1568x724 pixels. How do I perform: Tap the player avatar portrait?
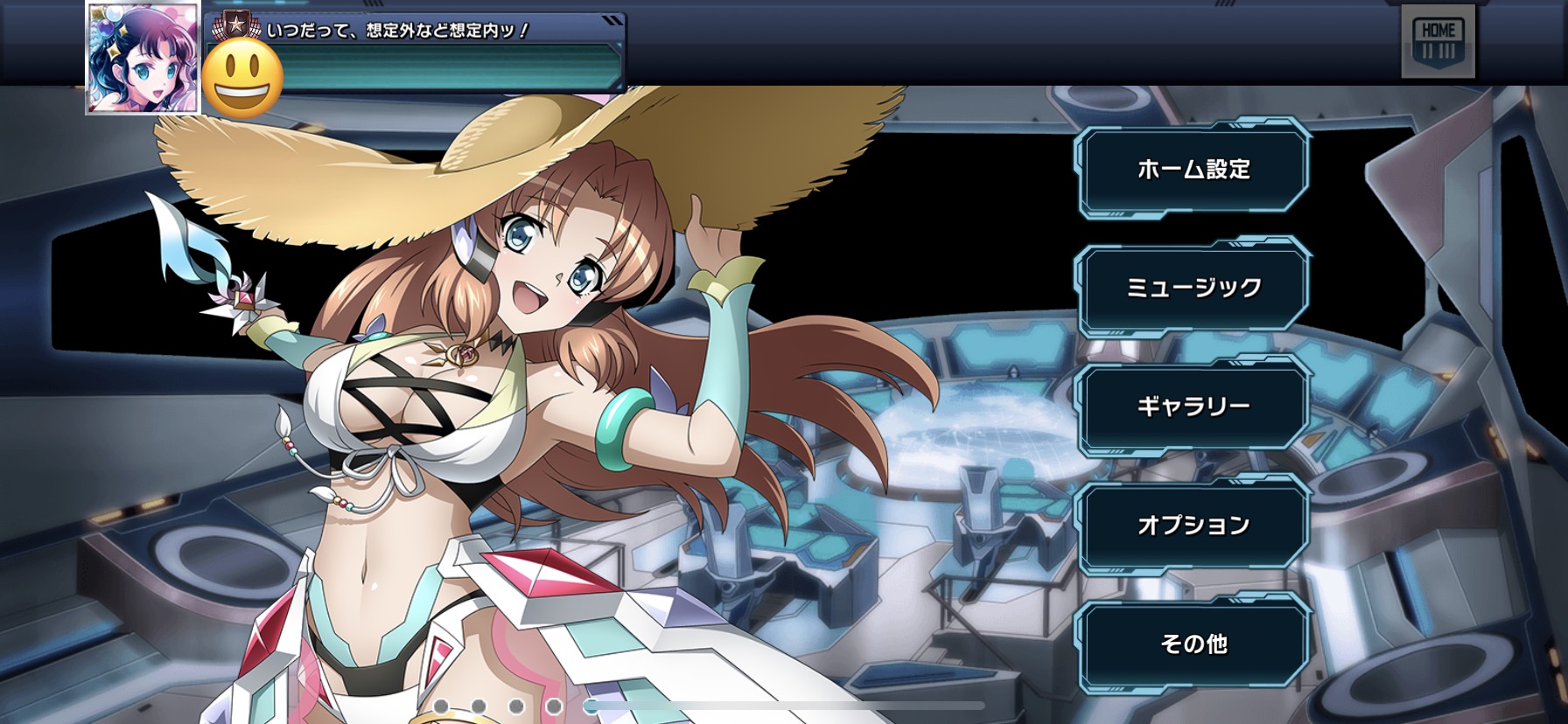click(143, 58)
